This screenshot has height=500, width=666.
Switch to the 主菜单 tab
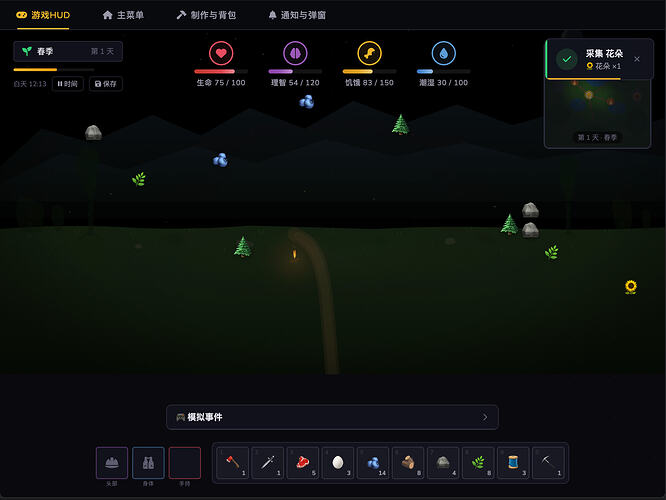[x=123, y=15]
